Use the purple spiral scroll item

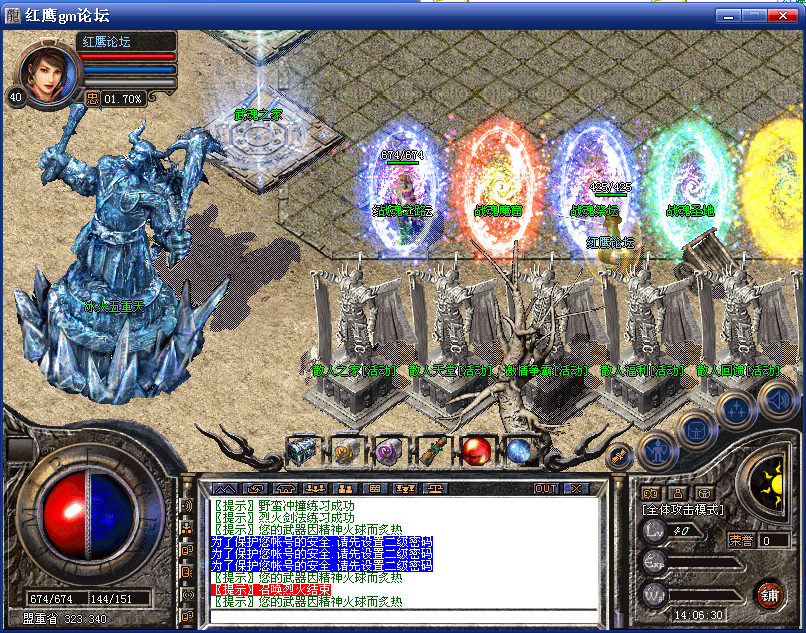[389, 452]
